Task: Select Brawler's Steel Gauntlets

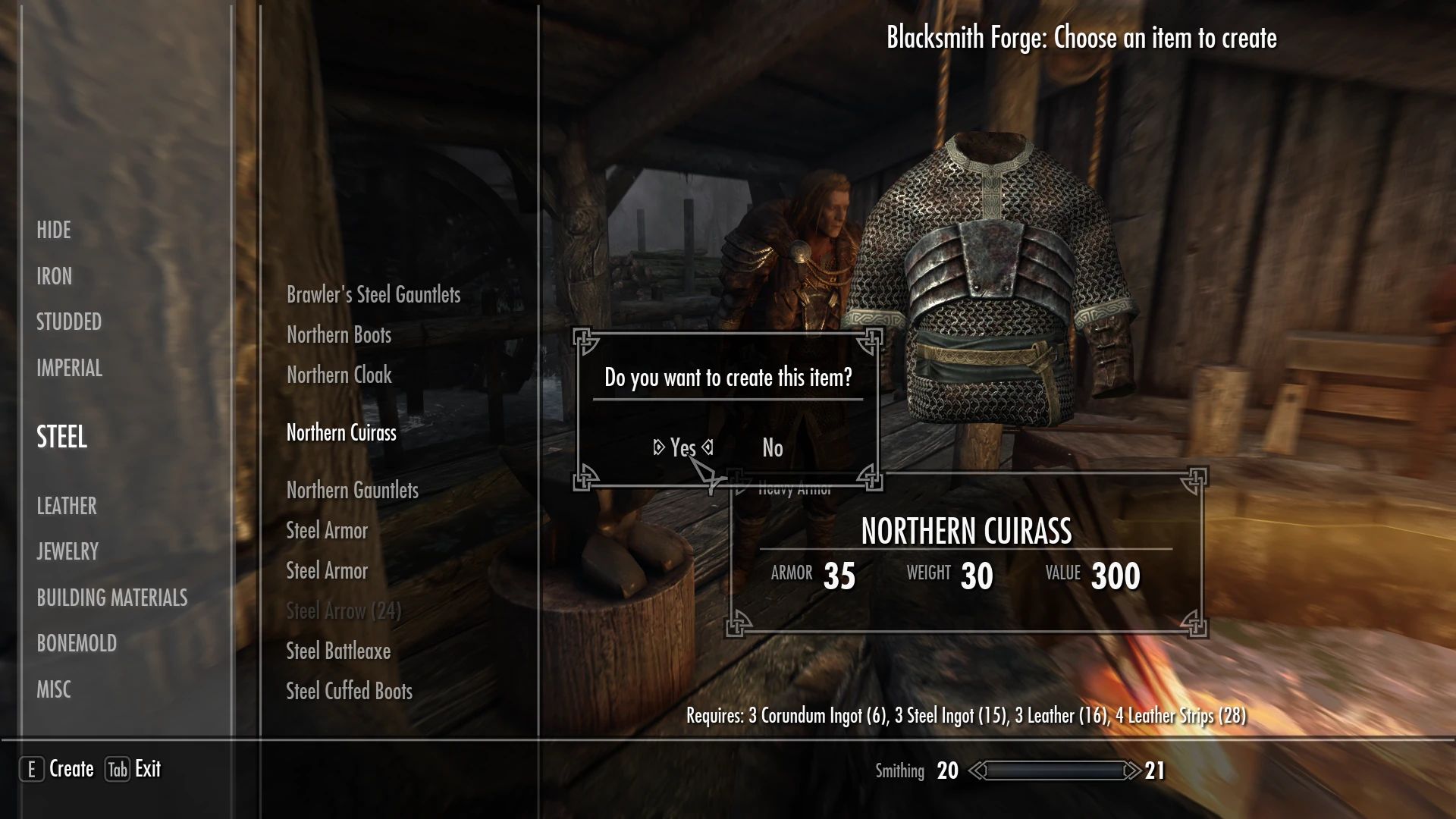Action: click(373, 295)
